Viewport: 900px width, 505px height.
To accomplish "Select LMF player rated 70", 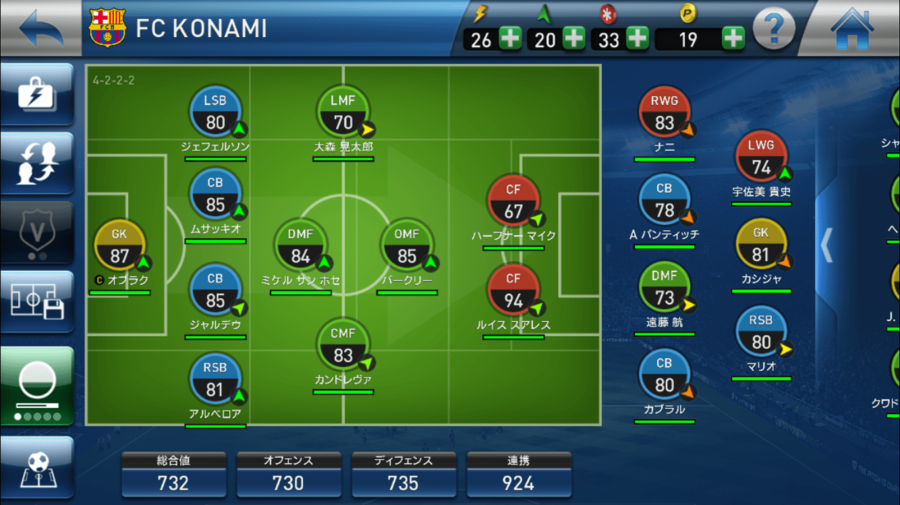I will pyautogui.click(x=343, y=113).
